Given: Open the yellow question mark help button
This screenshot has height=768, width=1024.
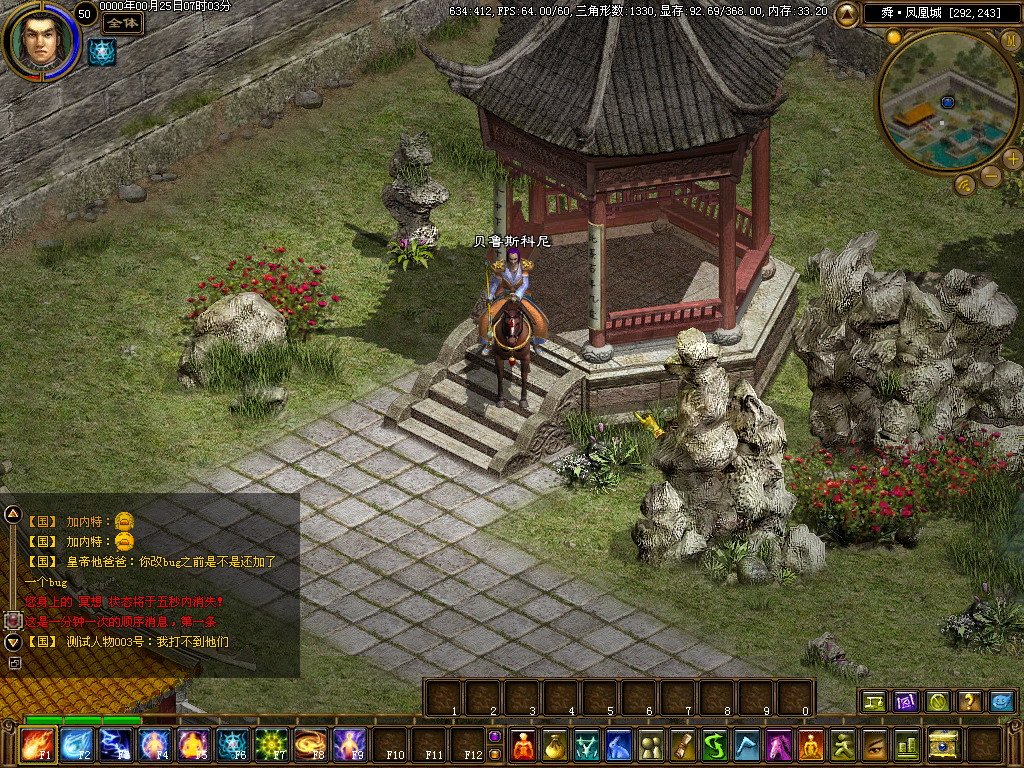Looking at the screenshot, I should point(969,702).
